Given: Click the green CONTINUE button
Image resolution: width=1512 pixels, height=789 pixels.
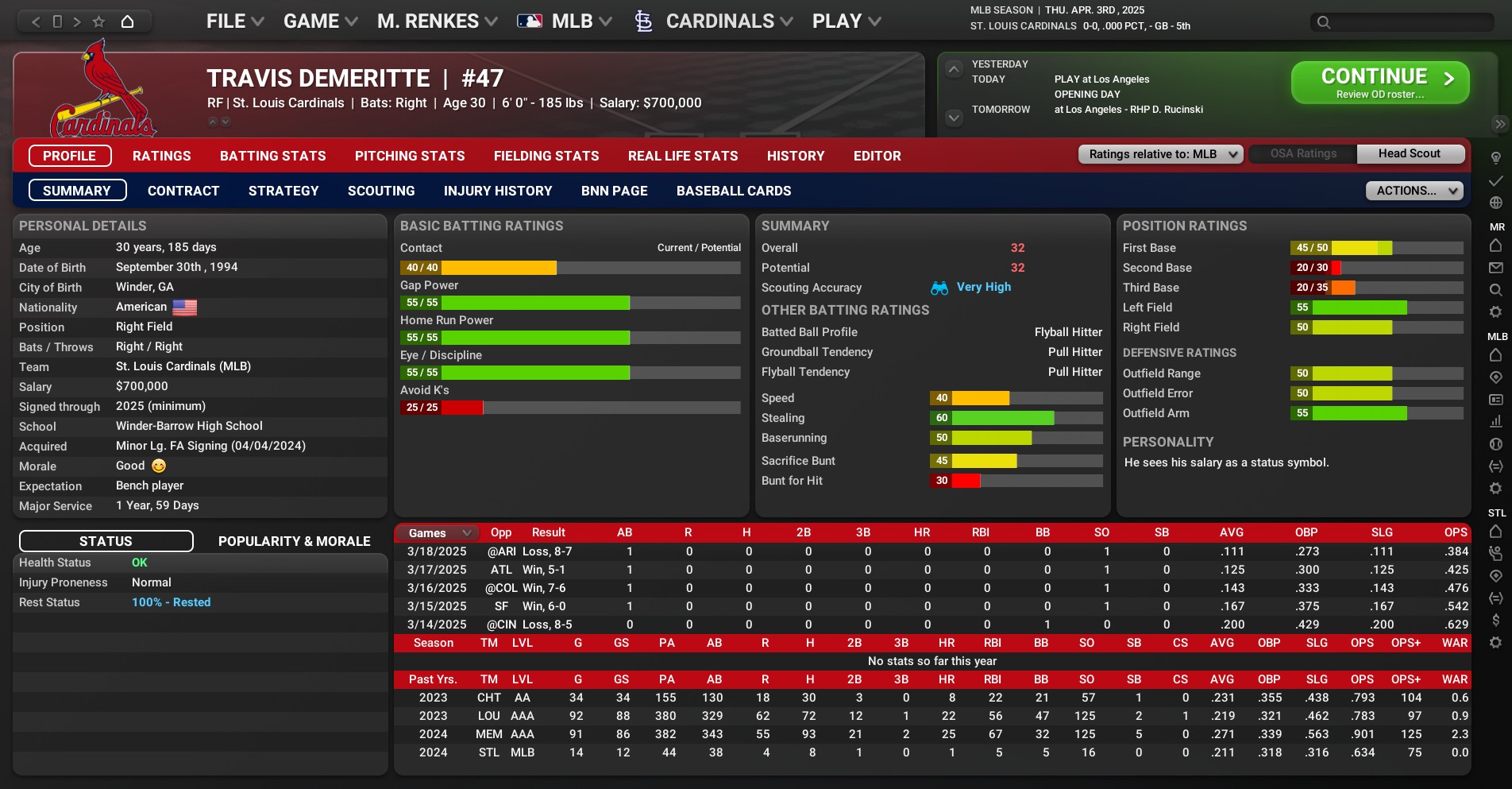Looking at the screenshot, I should coord(1379,83).
